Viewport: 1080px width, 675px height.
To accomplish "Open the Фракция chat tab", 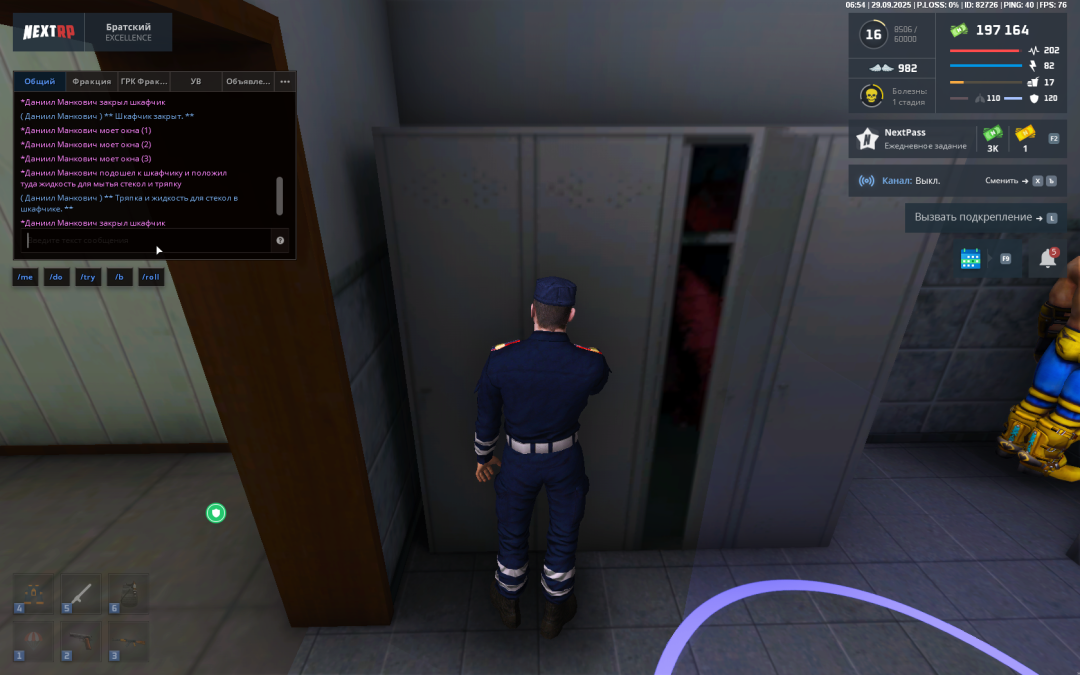I will pyautogui.click(x=92, y=81).
